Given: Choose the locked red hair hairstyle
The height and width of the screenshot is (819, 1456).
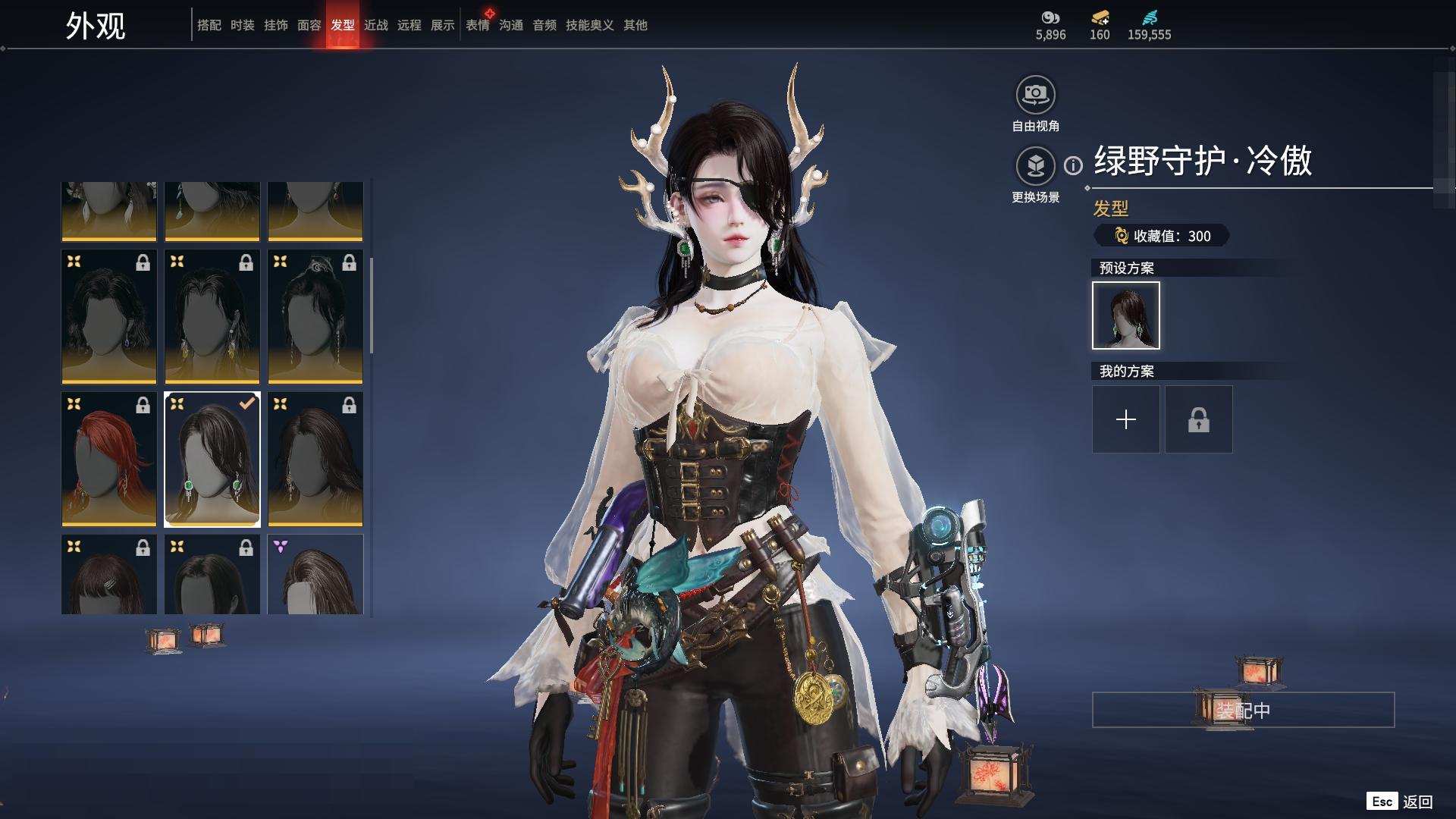Looking at the screenshot, I should coord(108,459).
